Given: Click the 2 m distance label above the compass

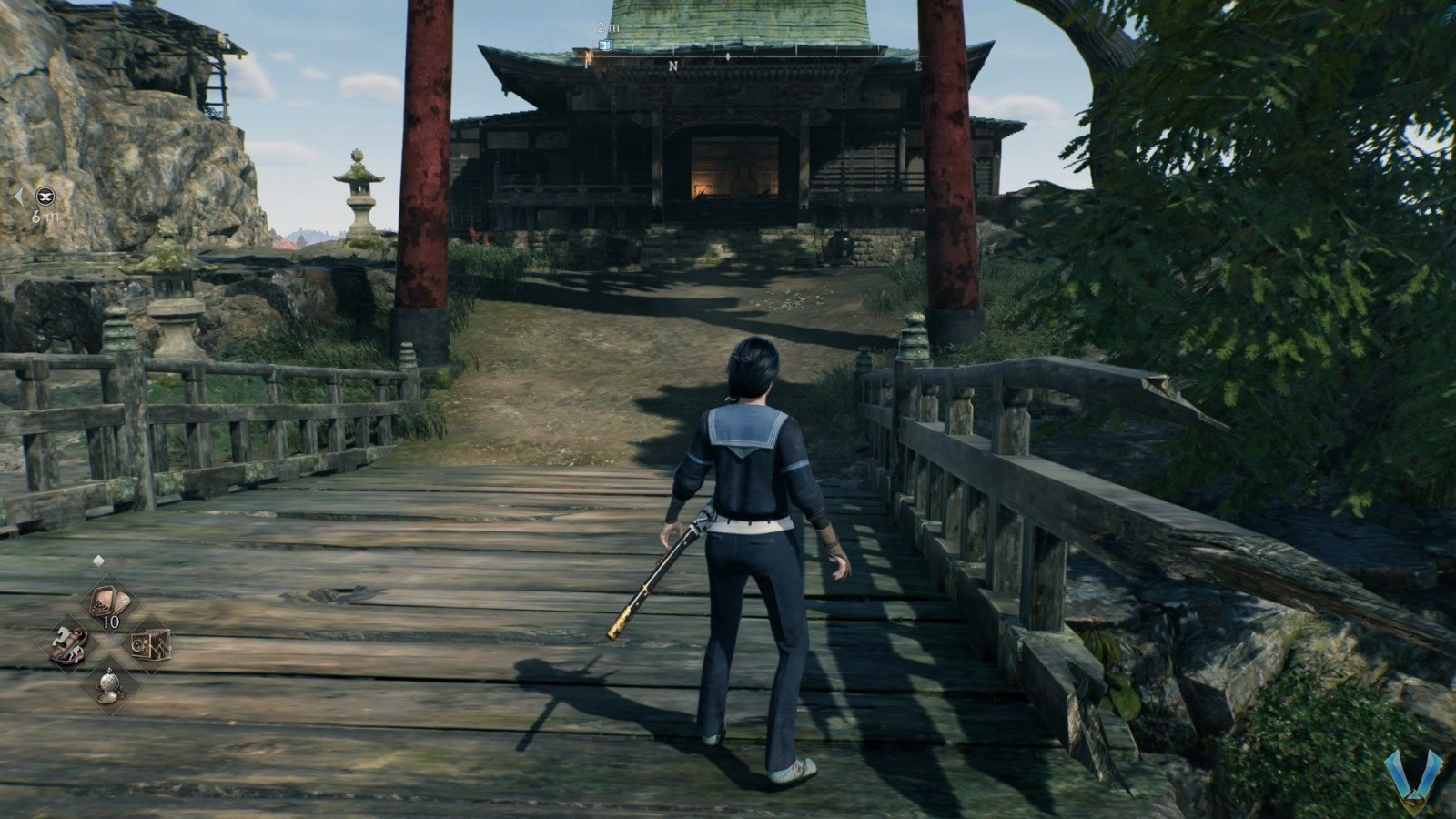Looking at the screenshot, I should coord(607,27).
